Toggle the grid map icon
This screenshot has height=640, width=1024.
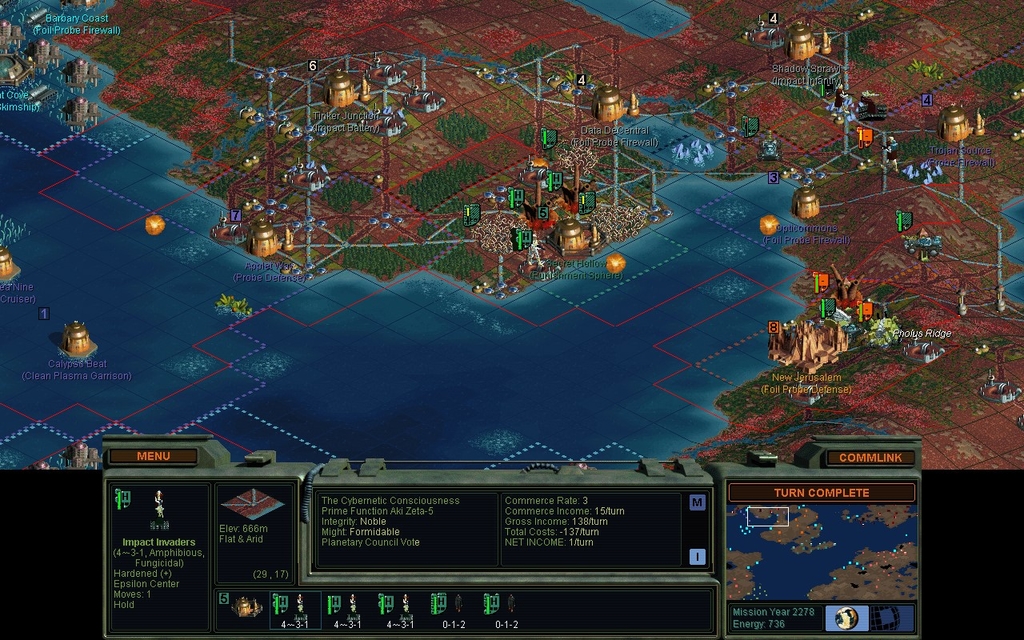pyautogui.click(x=883, y=617)
